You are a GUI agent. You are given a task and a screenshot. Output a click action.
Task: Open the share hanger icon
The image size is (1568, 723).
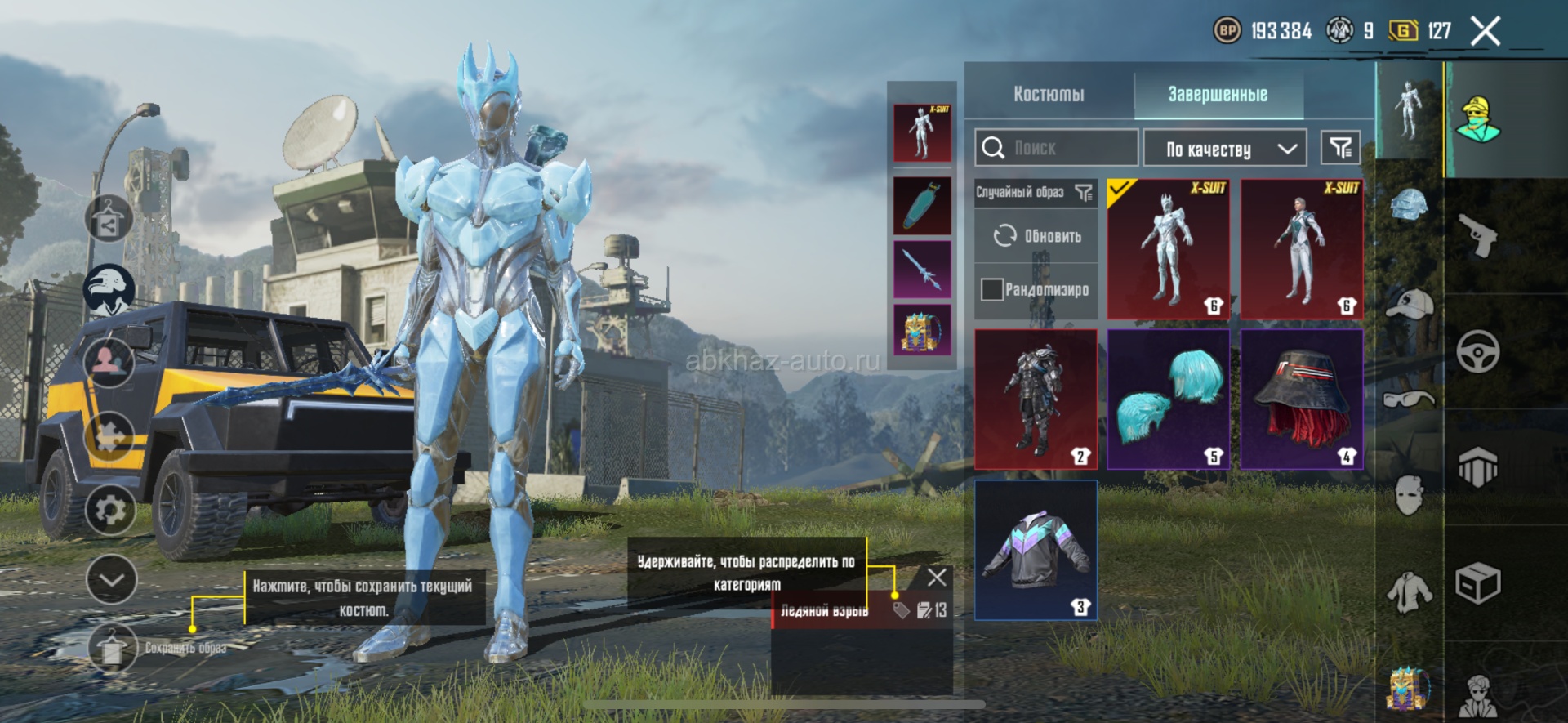[109, 219]
